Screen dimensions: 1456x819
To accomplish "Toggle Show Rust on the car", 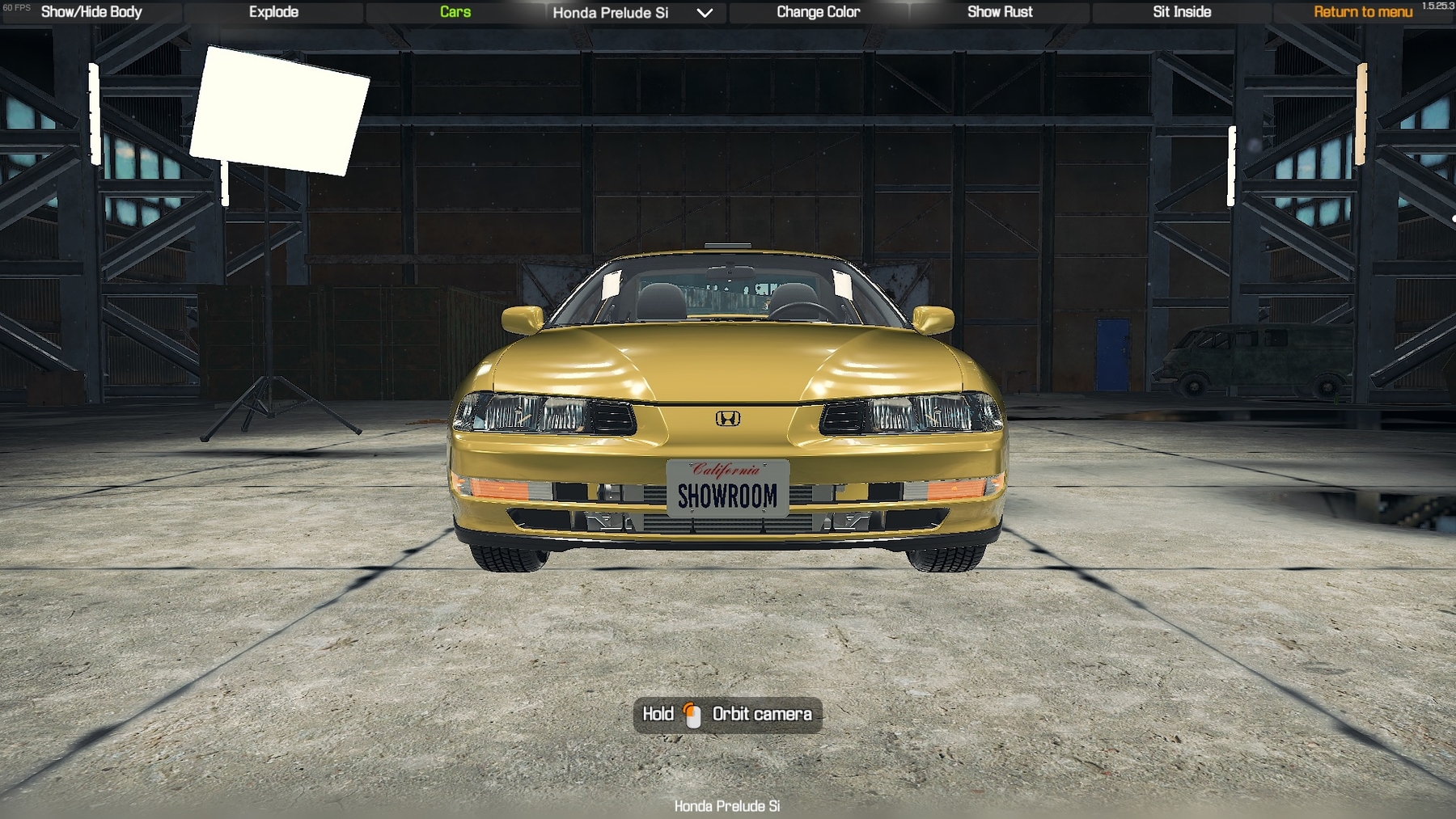I will (x=1000, y=12).
